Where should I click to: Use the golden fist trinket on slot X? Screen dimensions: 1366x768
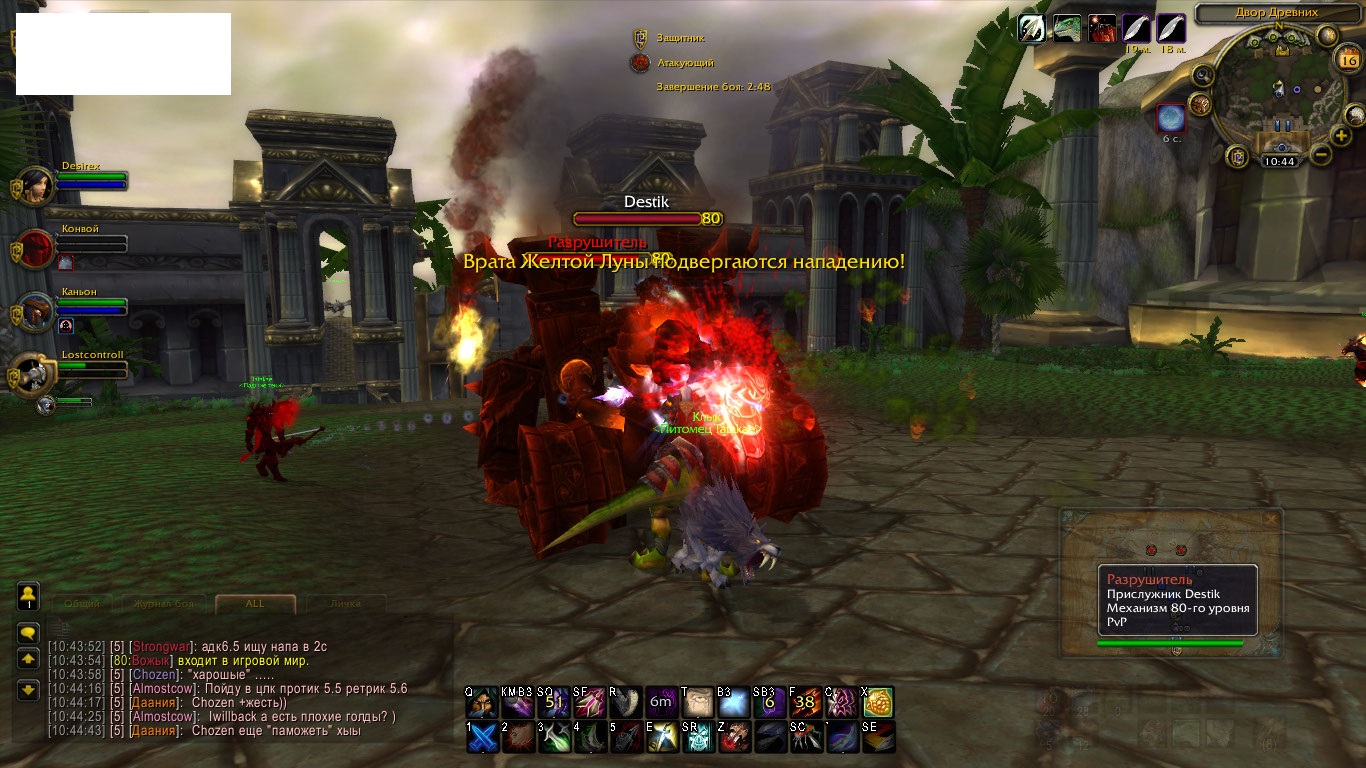[x=878, y=702]
